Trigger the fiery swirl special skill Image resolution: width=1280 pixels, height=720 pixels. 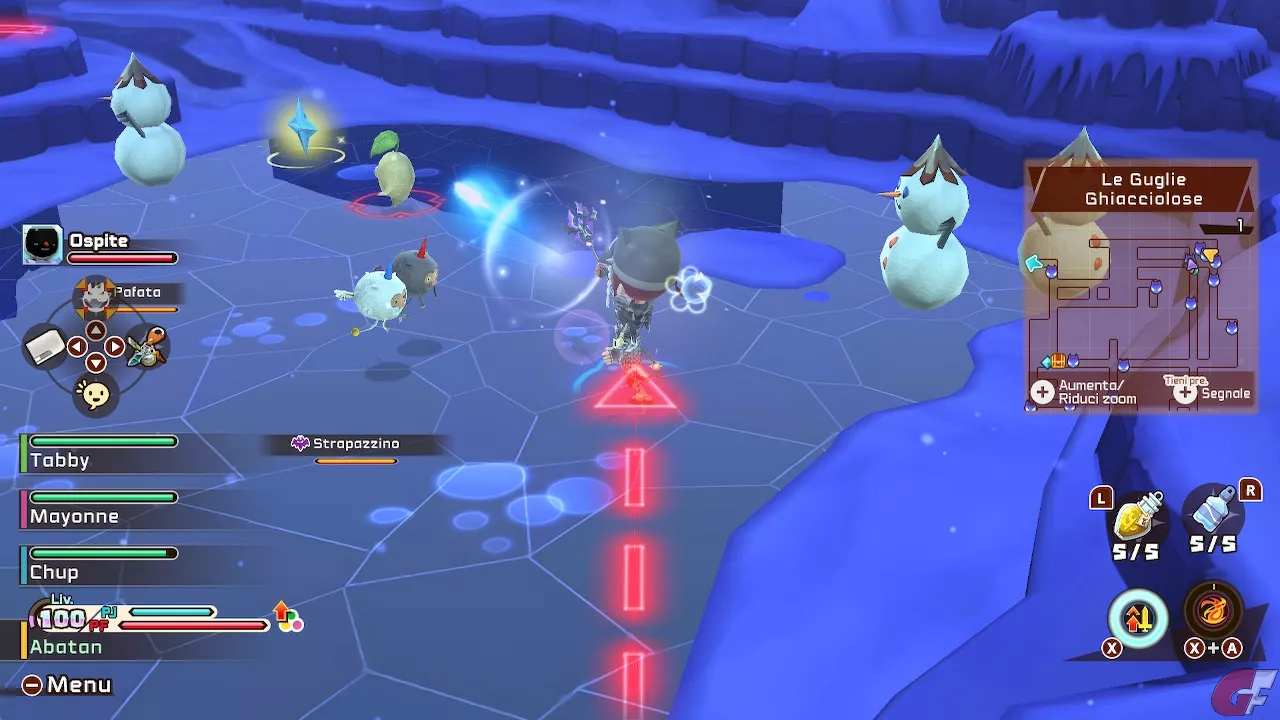[x=1213, y=611]
